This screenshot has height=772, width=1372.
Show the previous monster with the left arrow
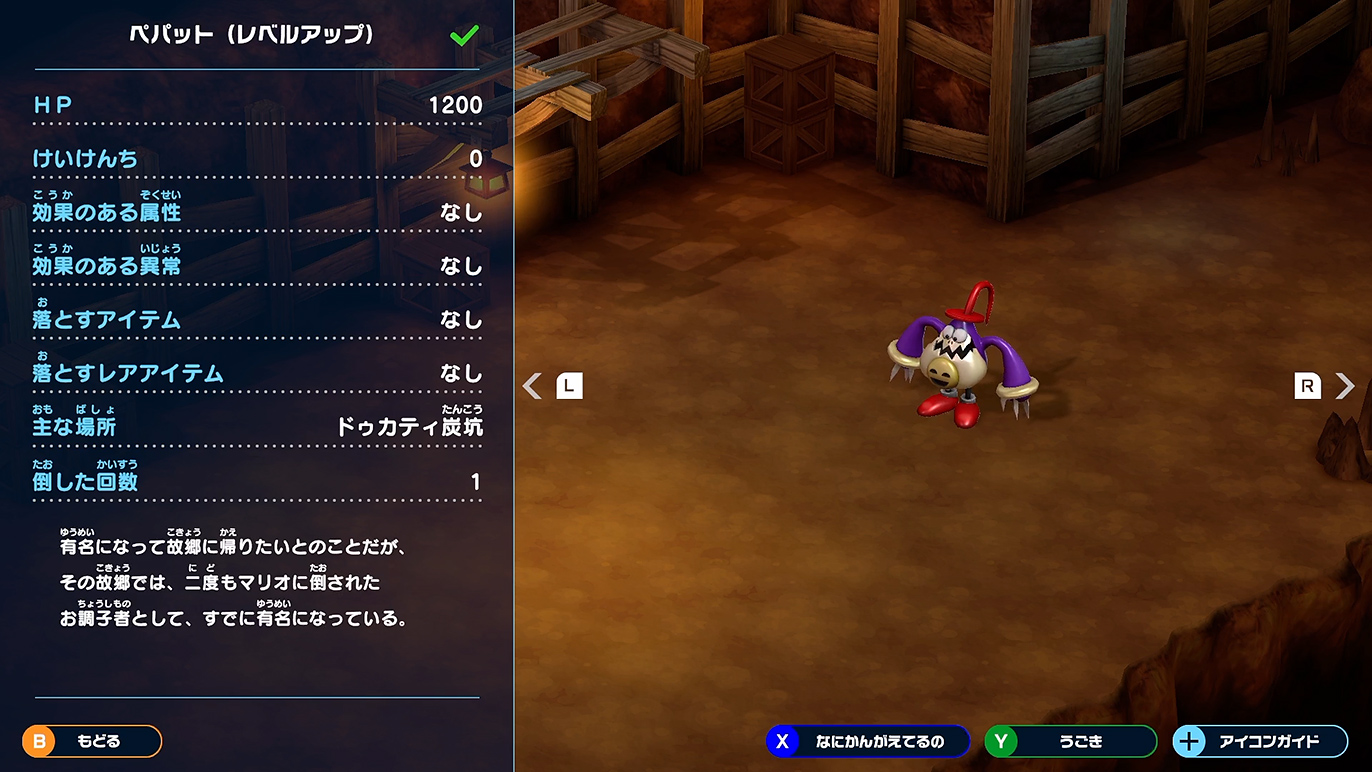[x=534, y=386]
